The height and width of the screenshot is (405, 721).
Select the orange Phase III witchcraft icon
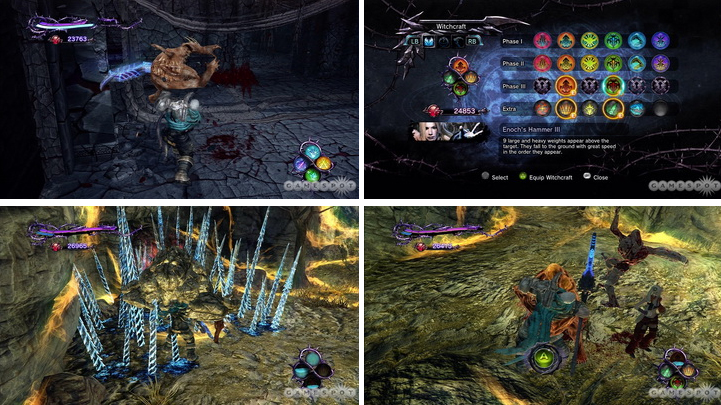coord(565,86)
